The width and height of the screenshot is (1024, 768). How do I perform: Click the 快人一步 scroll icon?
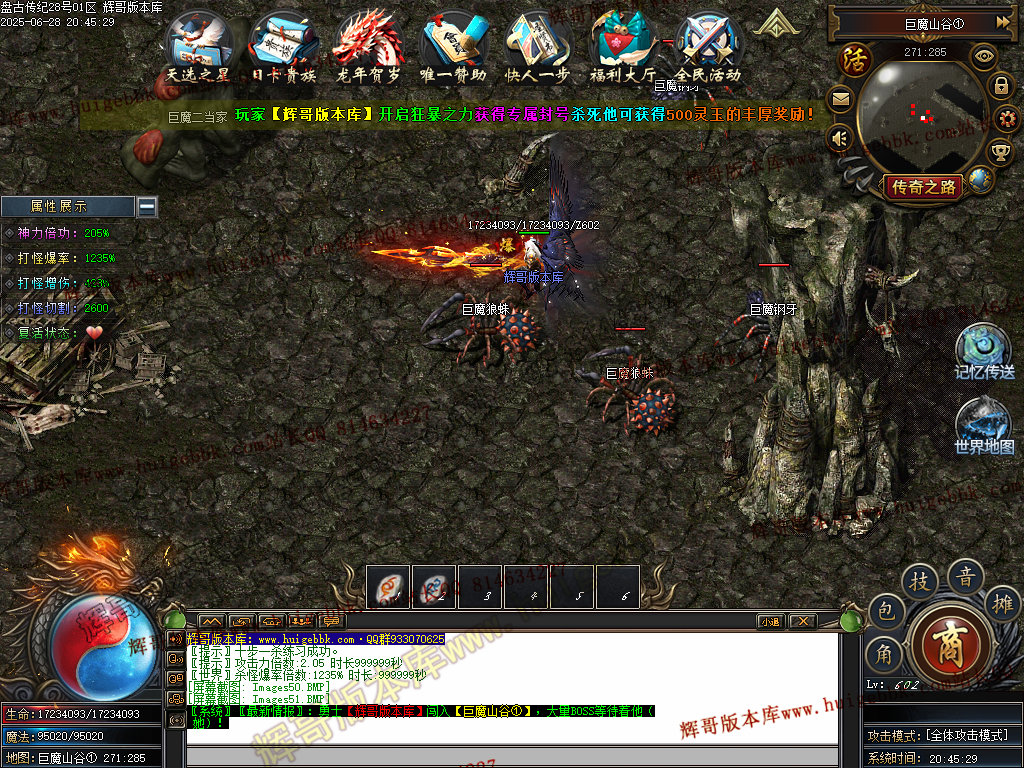point(538,45)
